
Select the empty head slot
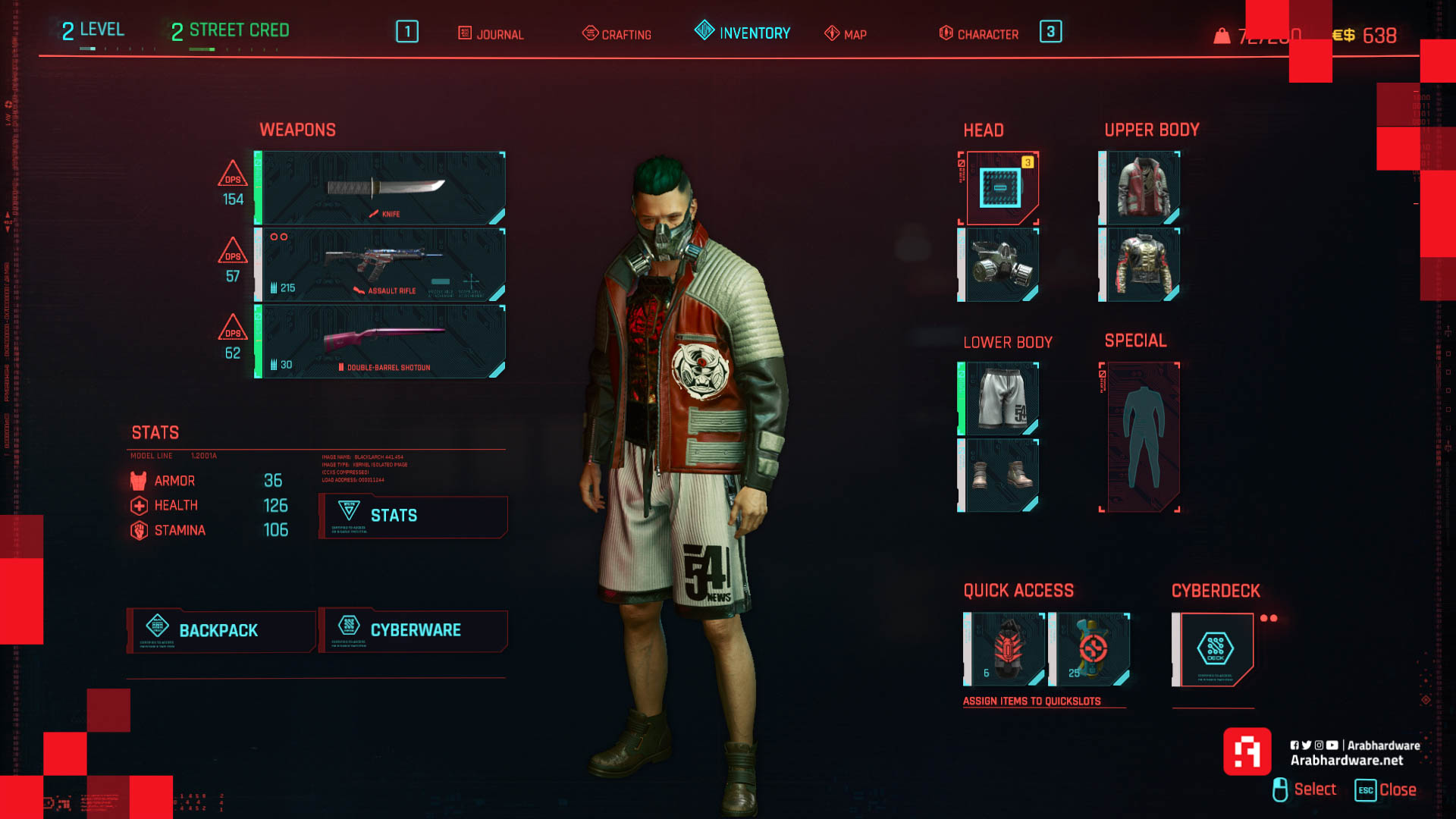point(999,188)
